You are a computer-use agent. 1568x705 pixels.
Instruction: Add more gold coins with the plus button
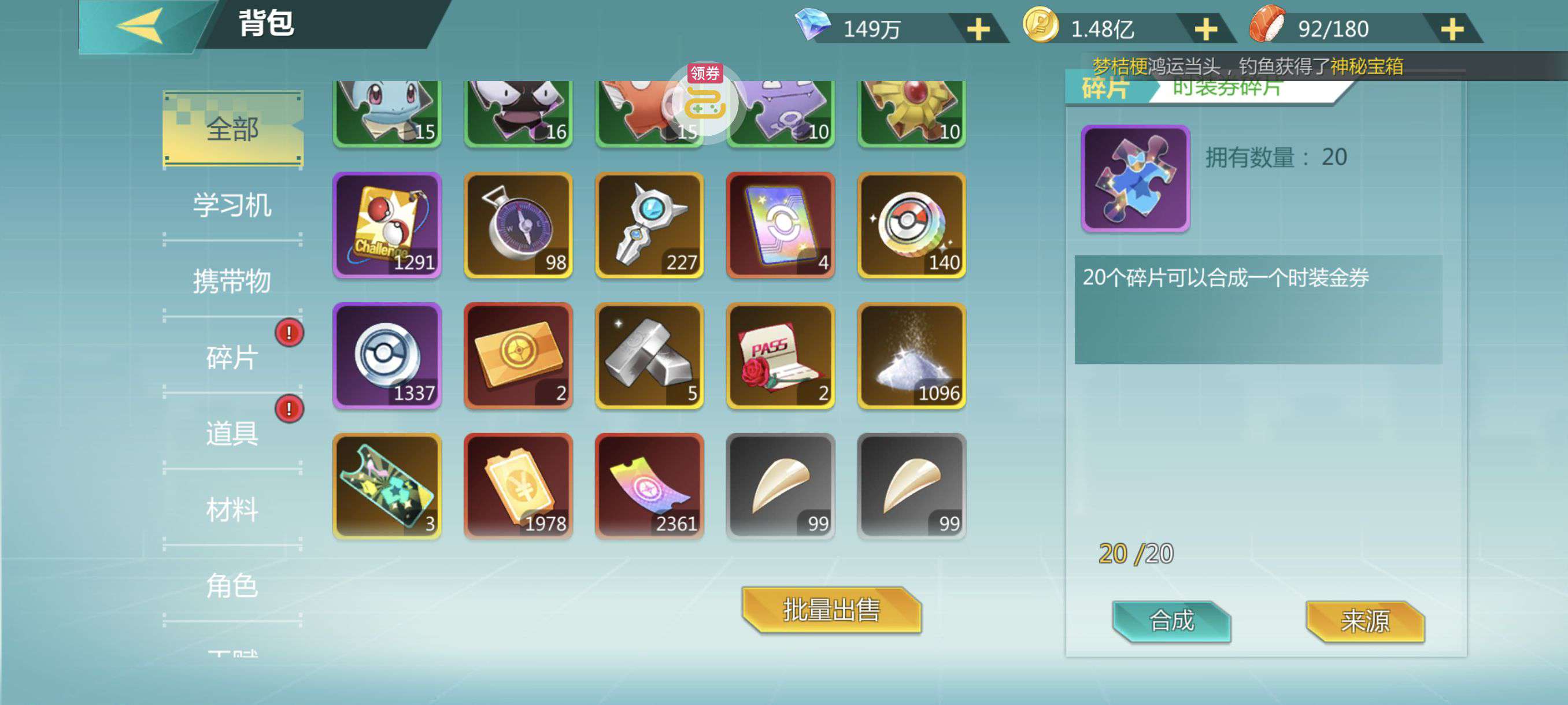1206,29
